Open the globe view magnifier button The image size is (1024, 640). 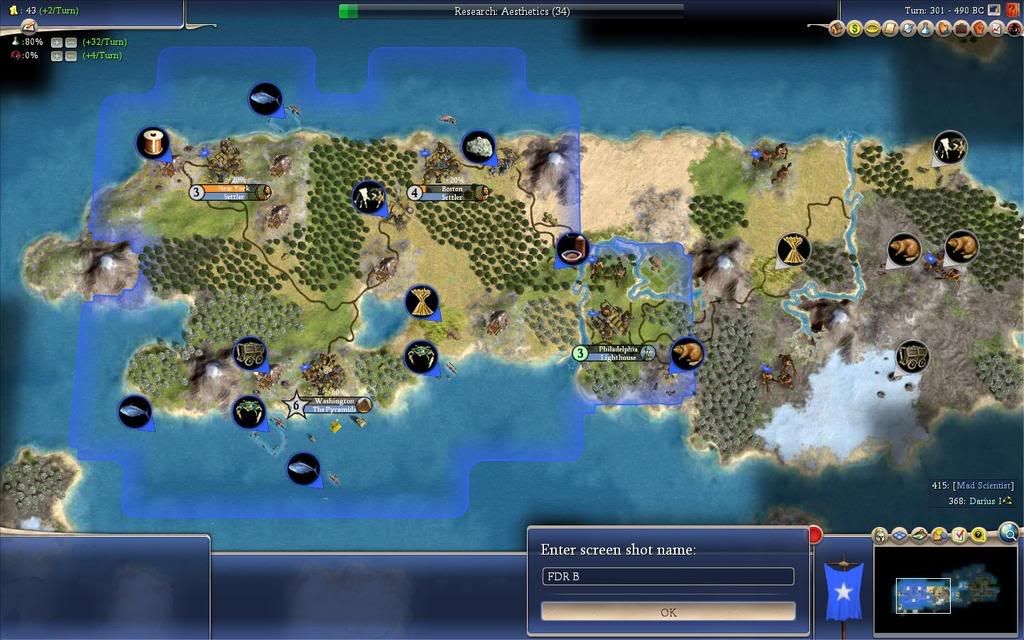[x=1008, y=532]
